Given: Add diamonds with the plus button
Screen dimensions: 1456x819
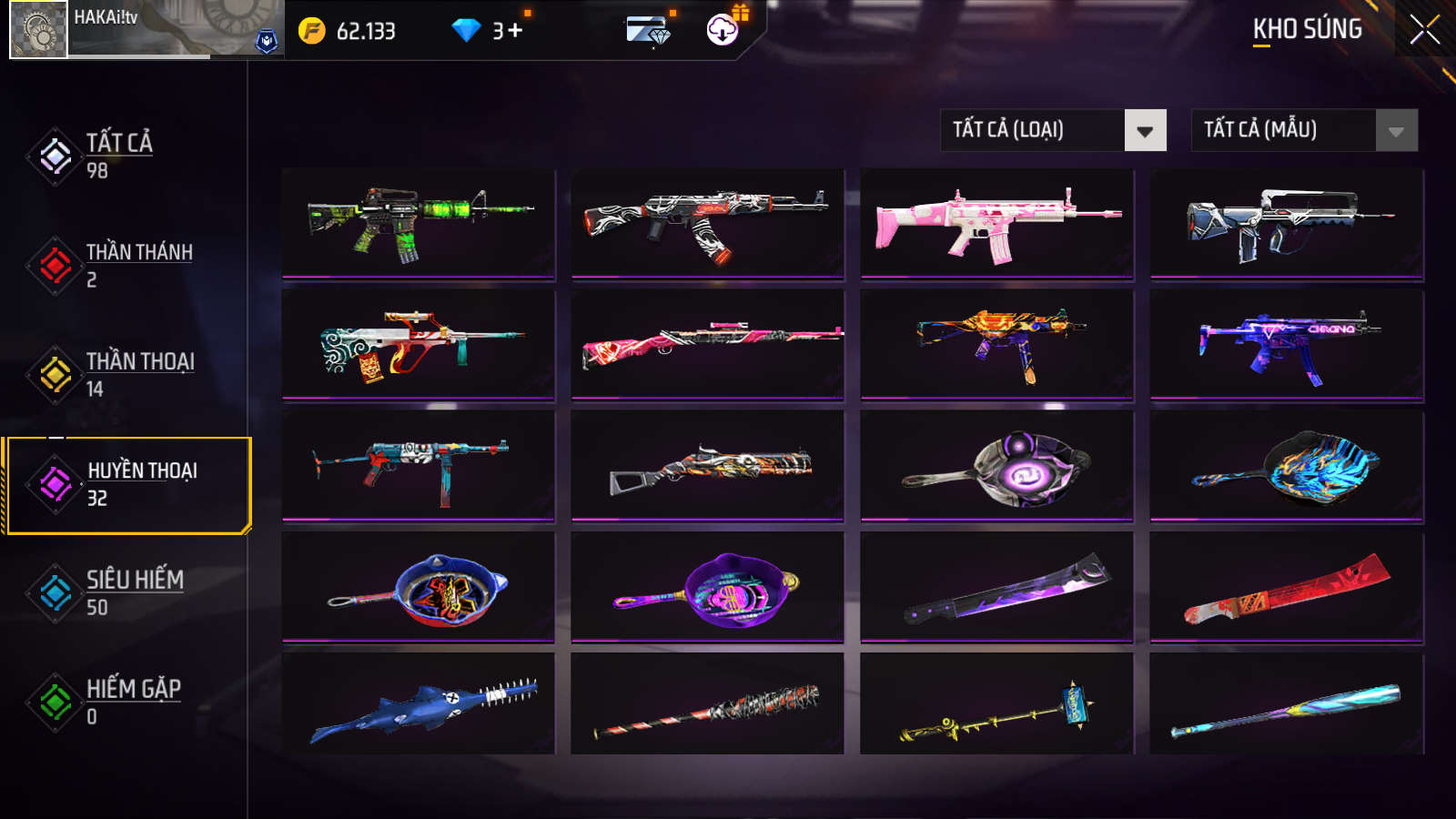Looking at the screenshot, I should click(x=515, y=31).
